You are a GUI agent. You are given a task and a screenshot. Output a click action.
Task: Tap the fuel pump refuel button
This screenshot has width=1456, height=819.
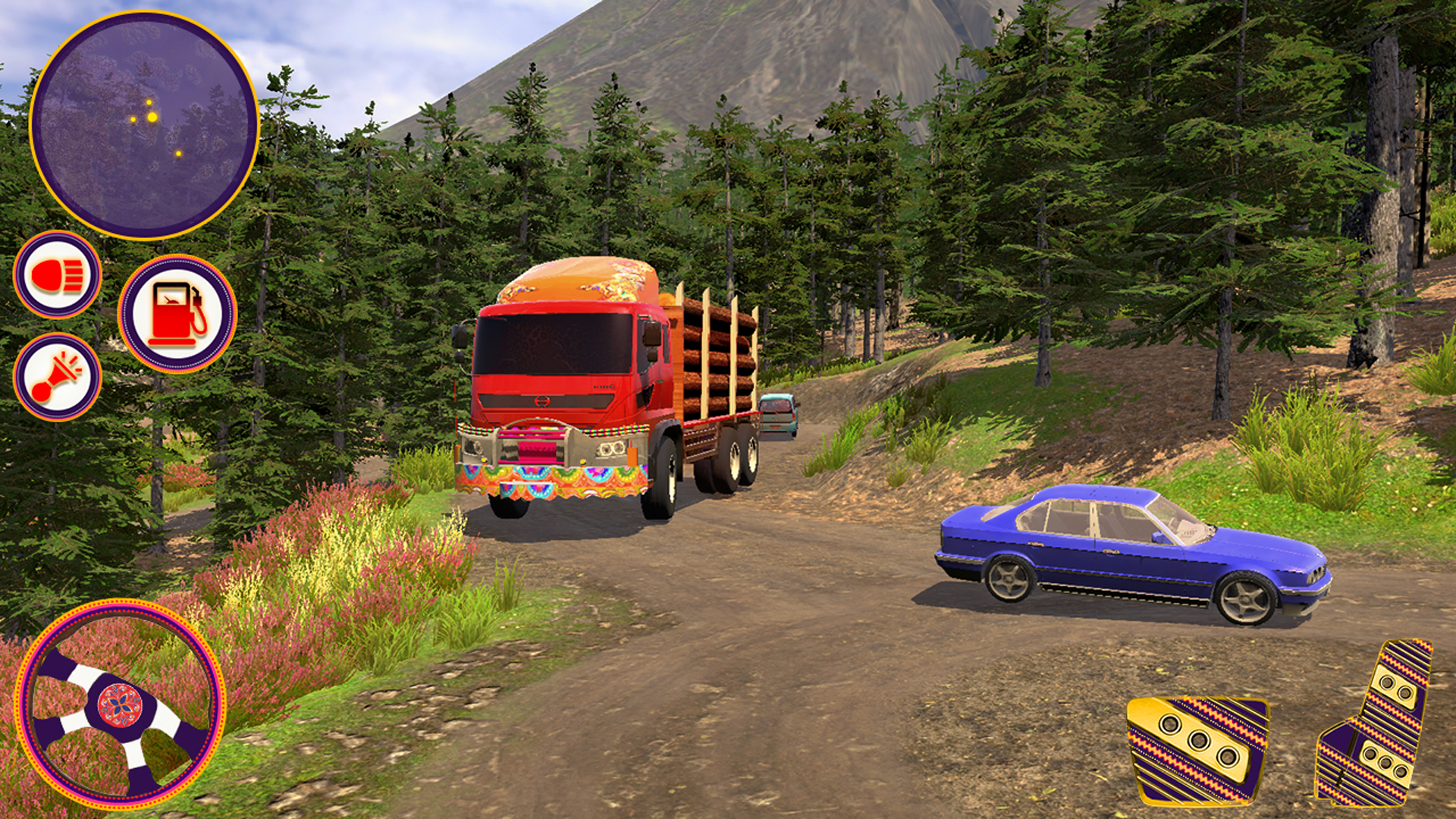[177, 314]
